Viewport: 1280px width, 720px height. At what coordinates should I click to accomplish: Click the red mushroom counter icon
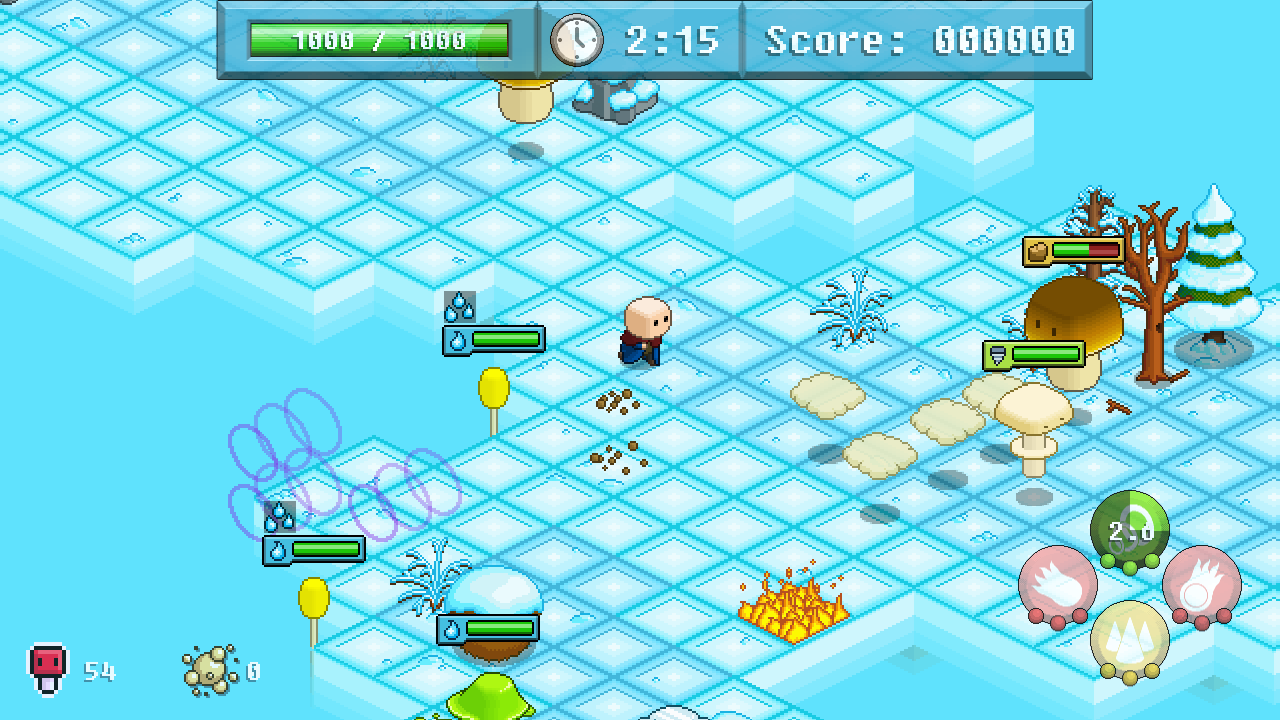(x=47, y=668)
